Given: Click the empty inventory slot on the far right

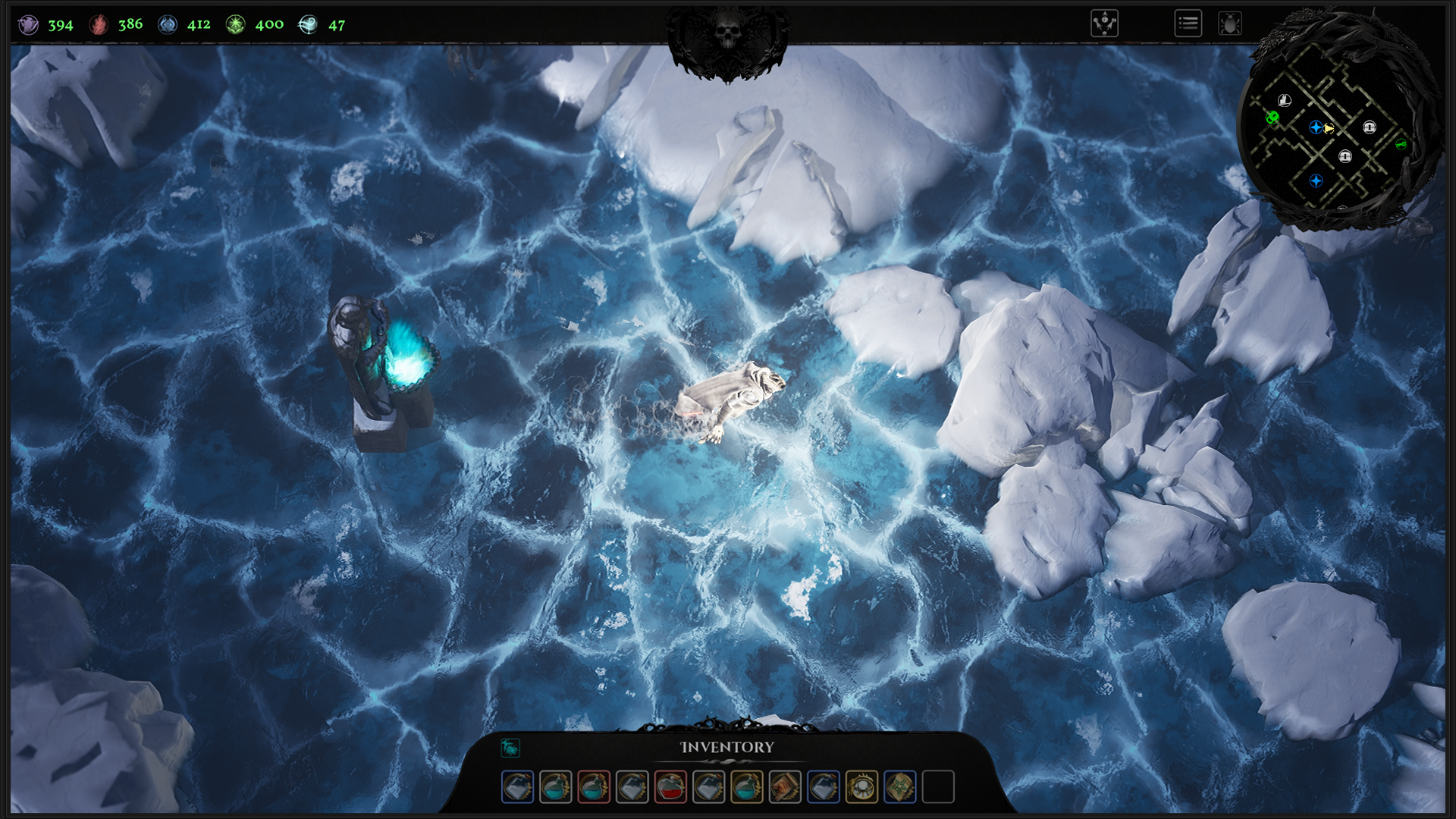Looking at the screenshot, I should pos(937,786).
